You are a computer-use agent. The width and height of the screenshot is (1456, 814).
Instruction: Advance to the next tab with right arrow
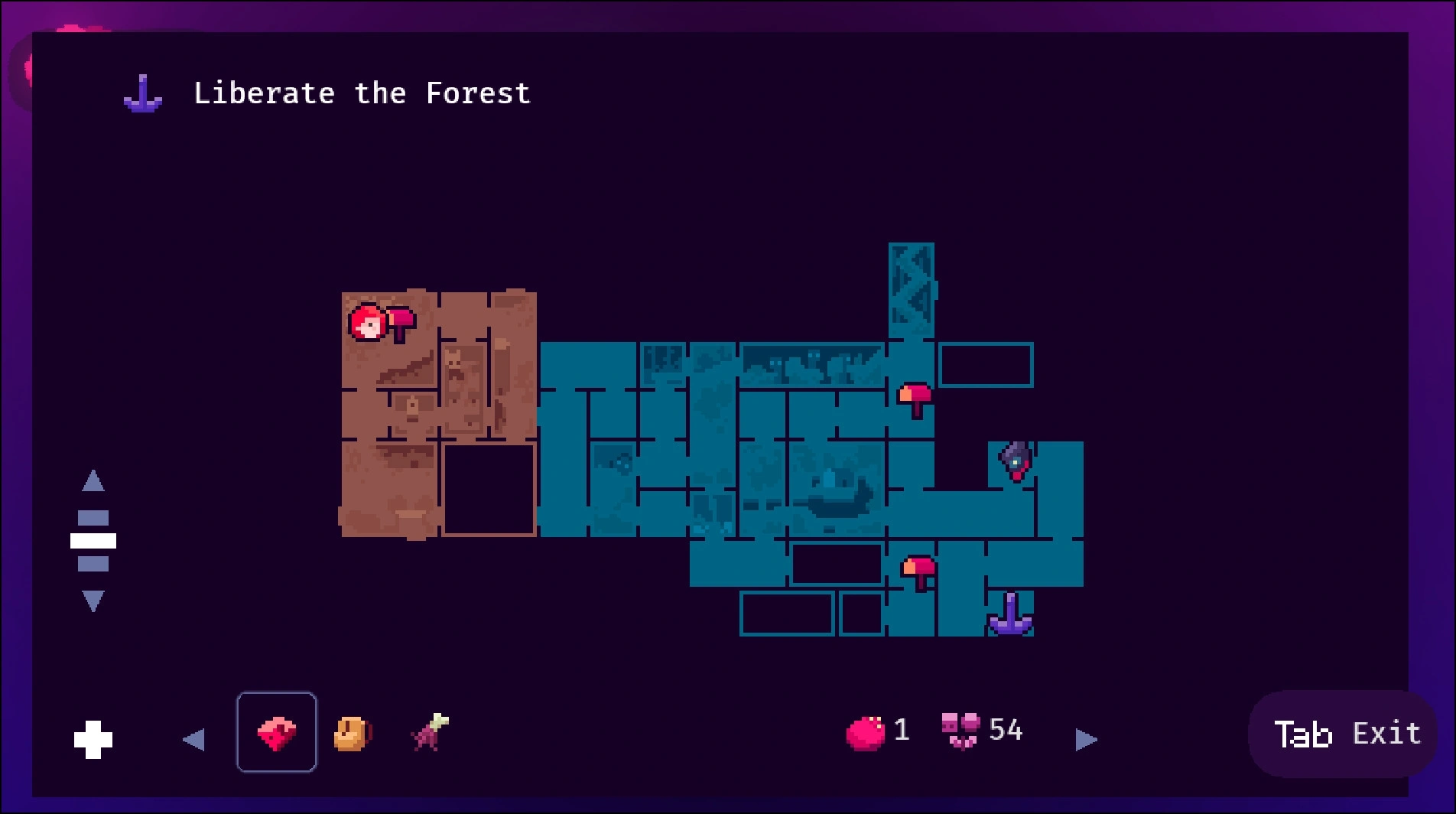click(x=1086, y=739)
